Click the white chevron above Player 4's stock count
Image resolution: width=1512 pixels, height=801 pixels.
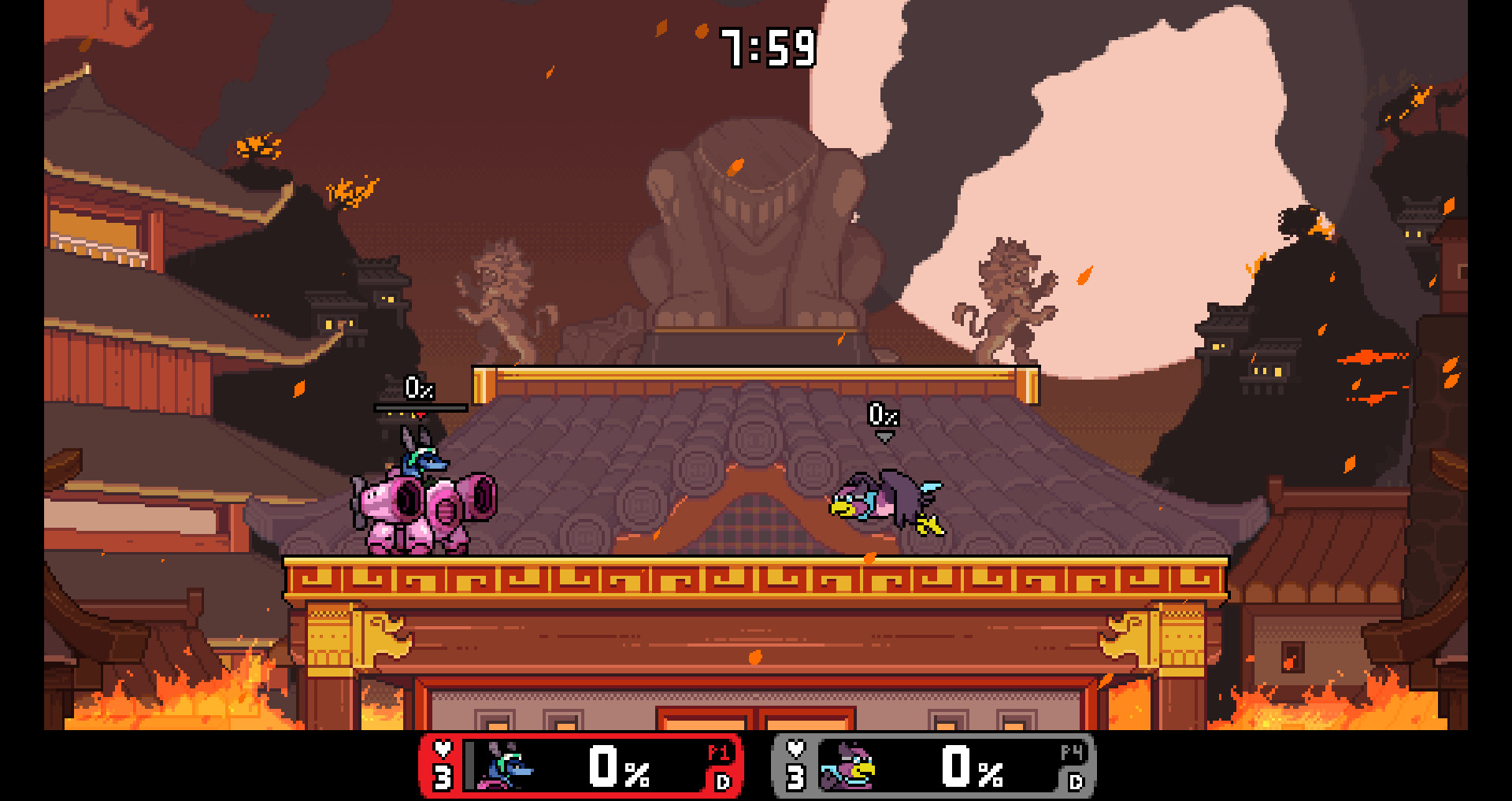pos(795,749)
